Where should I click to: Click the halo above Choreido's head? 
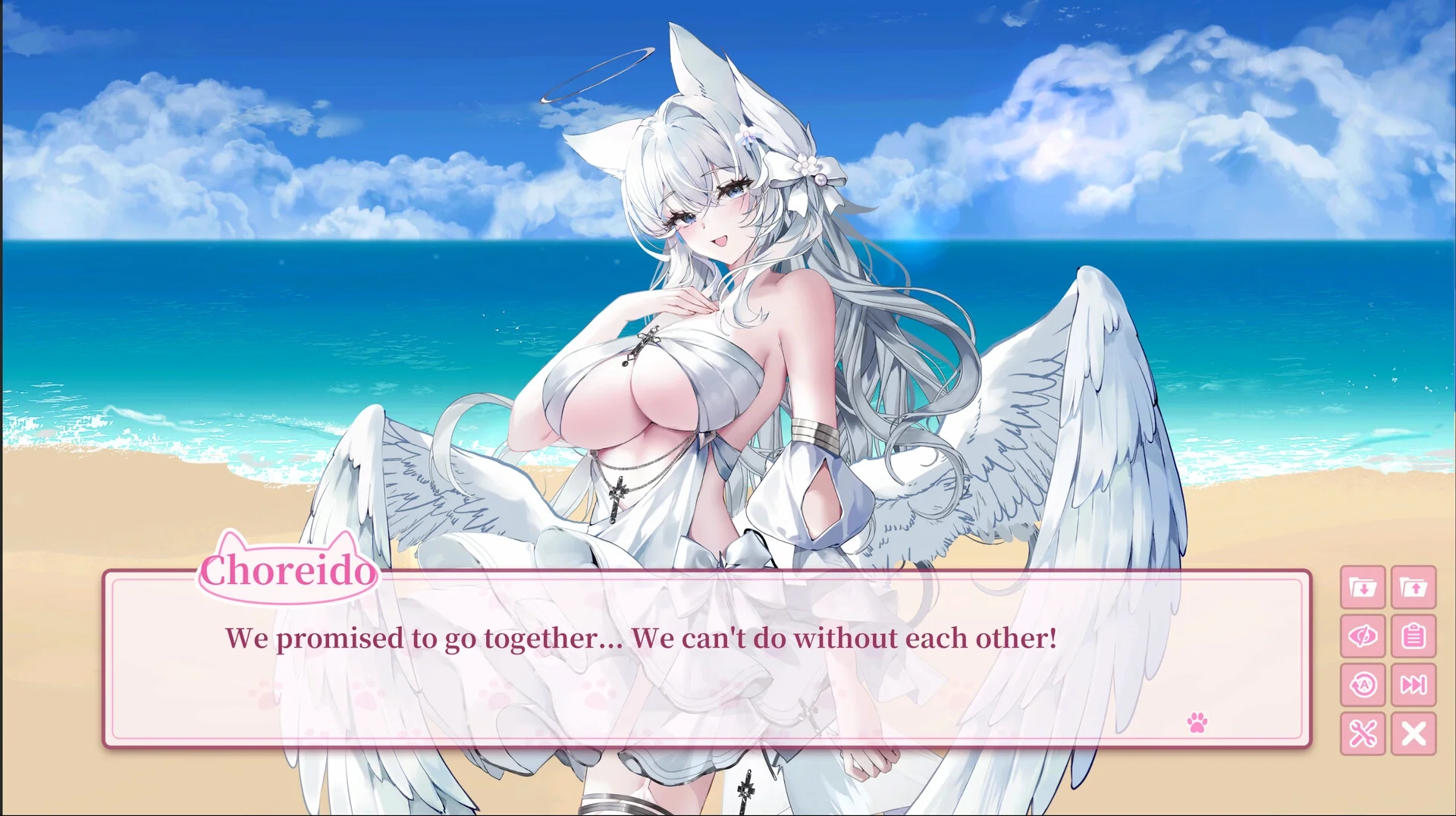tap(599, 72)
